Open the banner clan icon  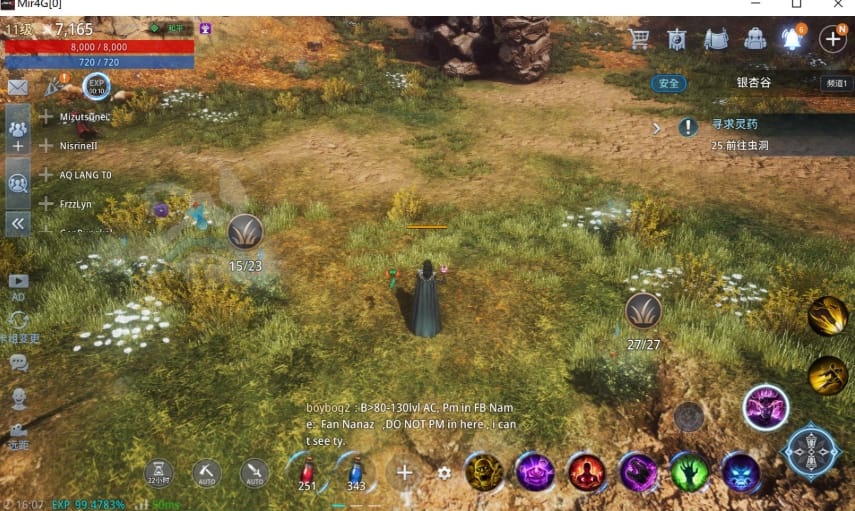677,39
